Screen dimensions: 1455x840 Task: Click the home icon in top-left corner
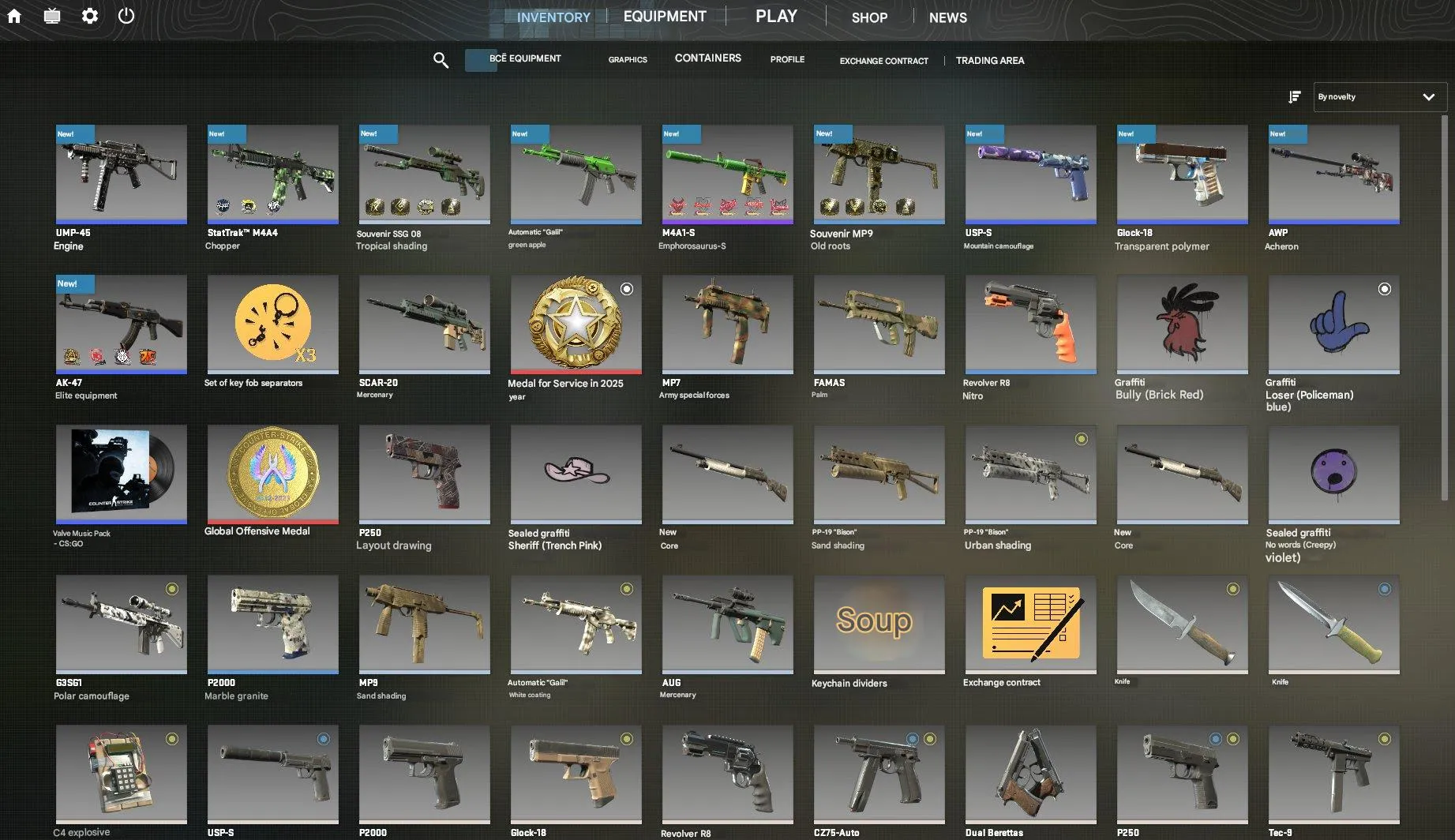pos(14,15)
